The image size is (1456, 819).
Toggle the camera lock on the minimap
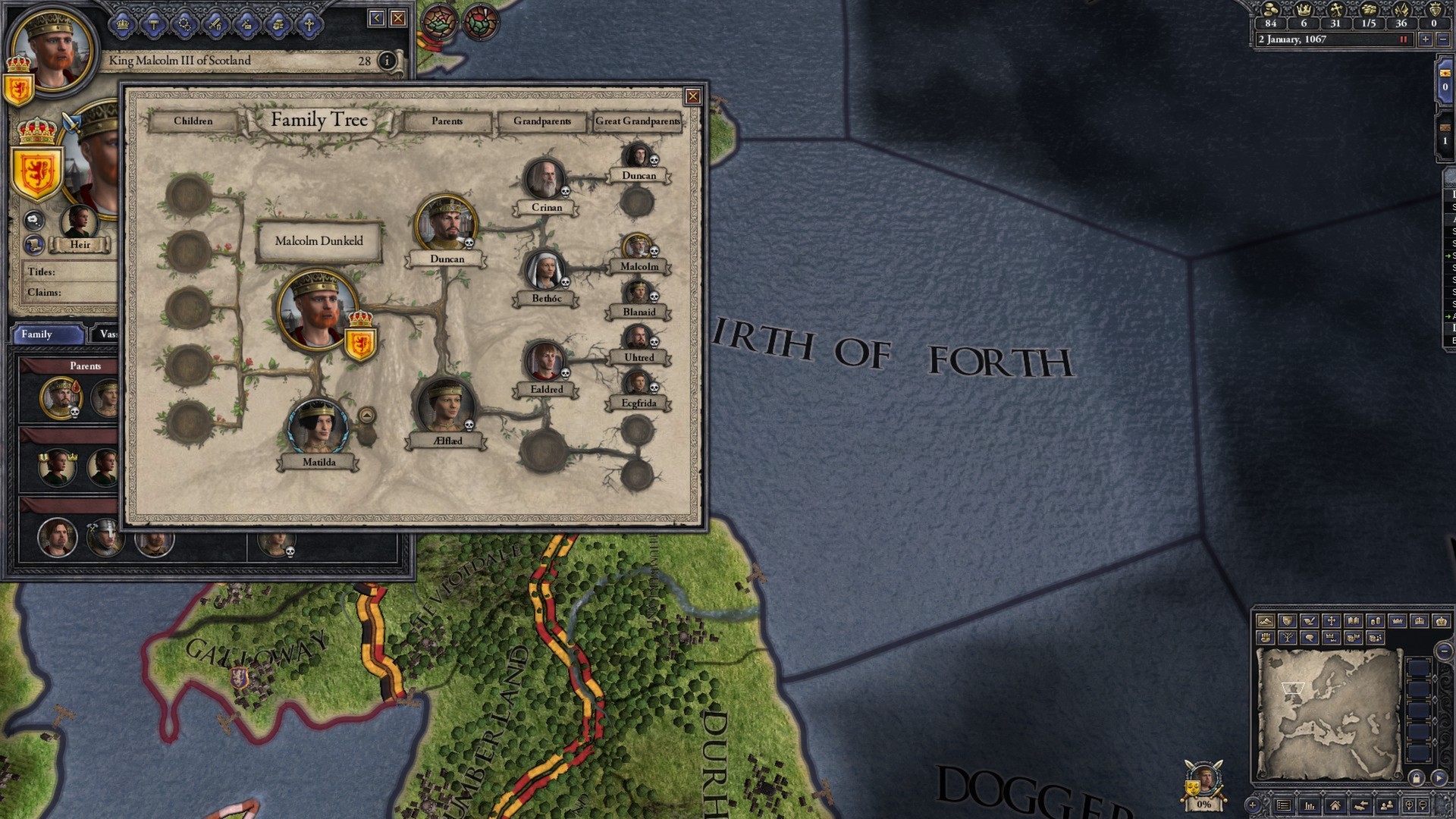click(1418, 779)
